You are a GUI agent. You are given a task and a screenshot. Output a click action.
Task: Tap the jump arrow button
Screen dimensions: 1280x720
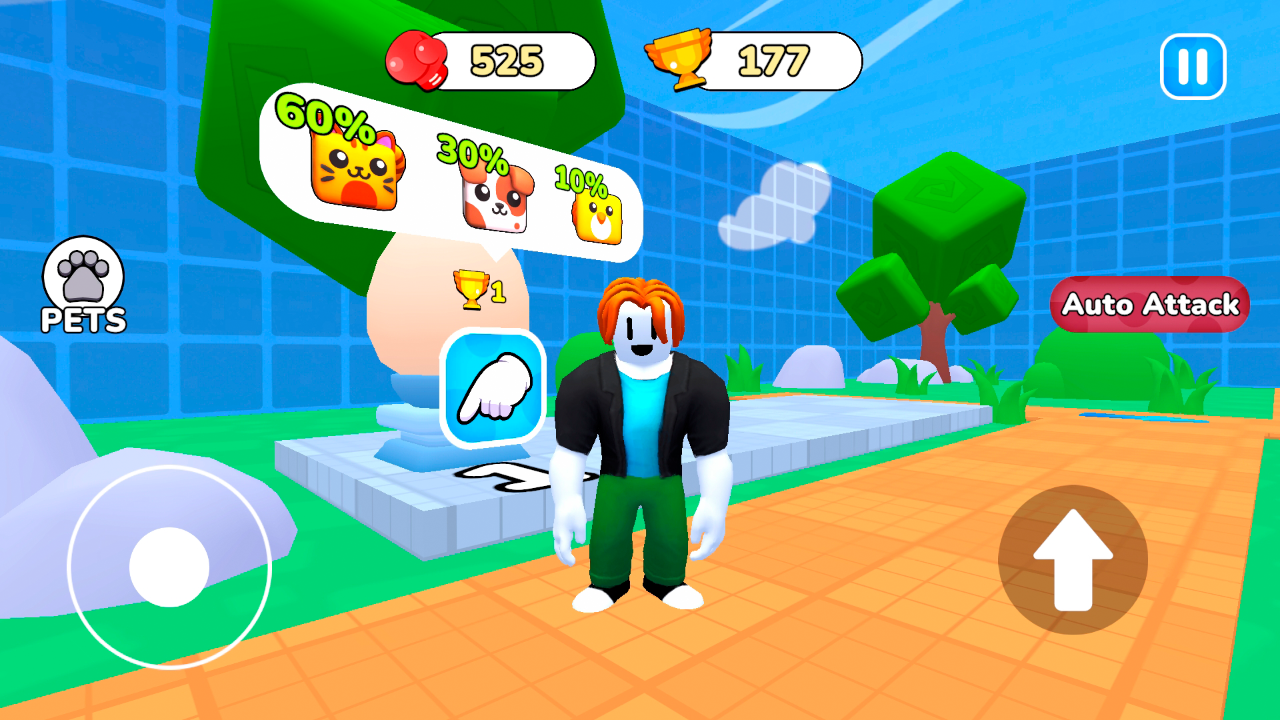pos(1073,559)
